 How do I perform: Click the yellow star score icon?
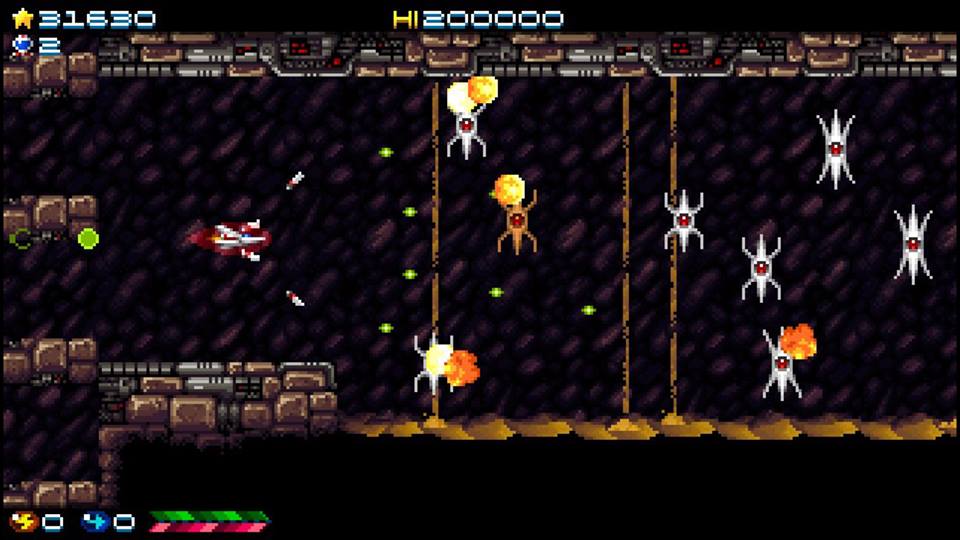tap(22, 18)
